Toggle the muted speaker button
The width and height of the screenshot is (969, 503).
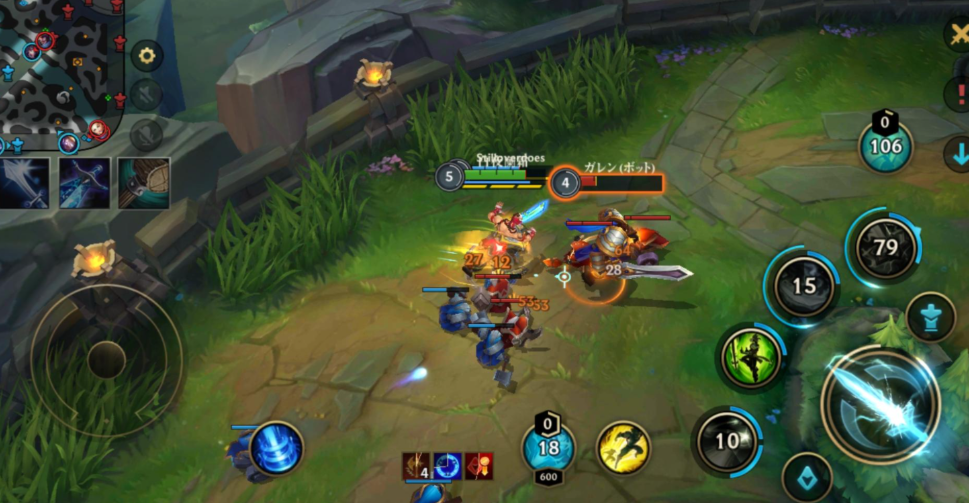[x=146, y=94]
